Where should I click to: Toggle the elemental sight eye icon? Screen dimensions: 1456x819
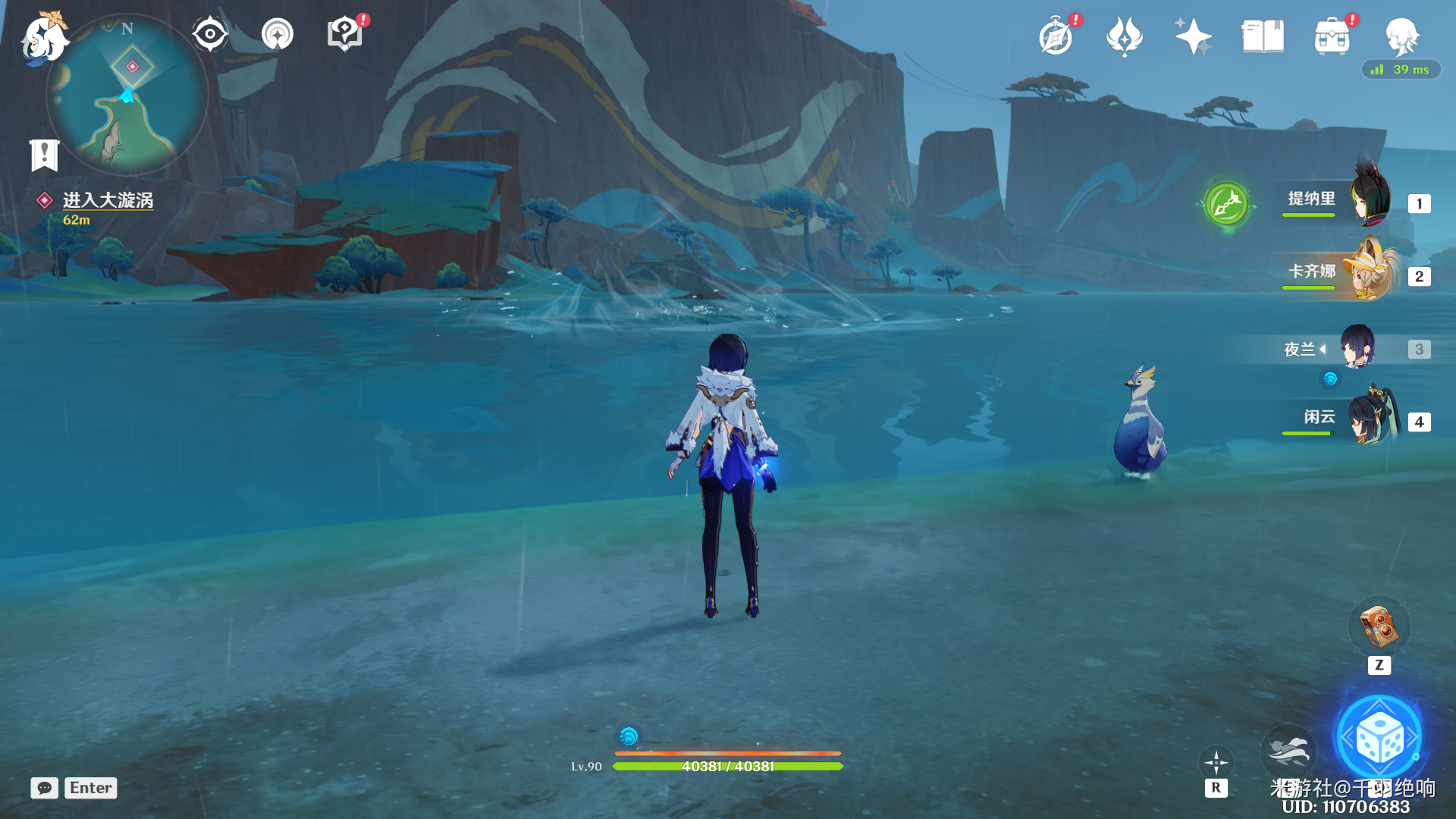click(x=209, y=34)
